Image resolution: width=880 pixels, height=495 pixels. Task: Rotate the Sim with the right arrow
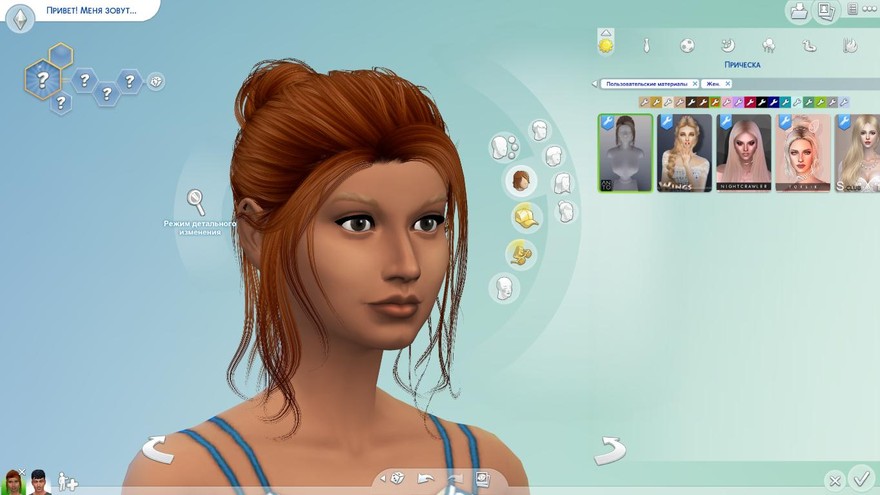click(609, 451)
